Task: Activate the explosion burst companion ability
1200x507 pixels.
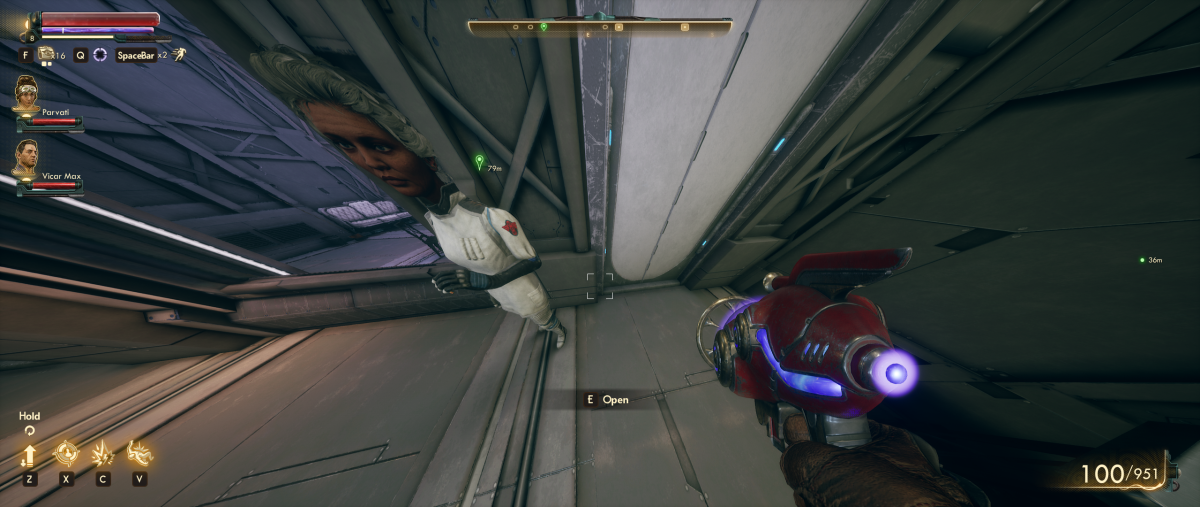Action: (102, 455)
